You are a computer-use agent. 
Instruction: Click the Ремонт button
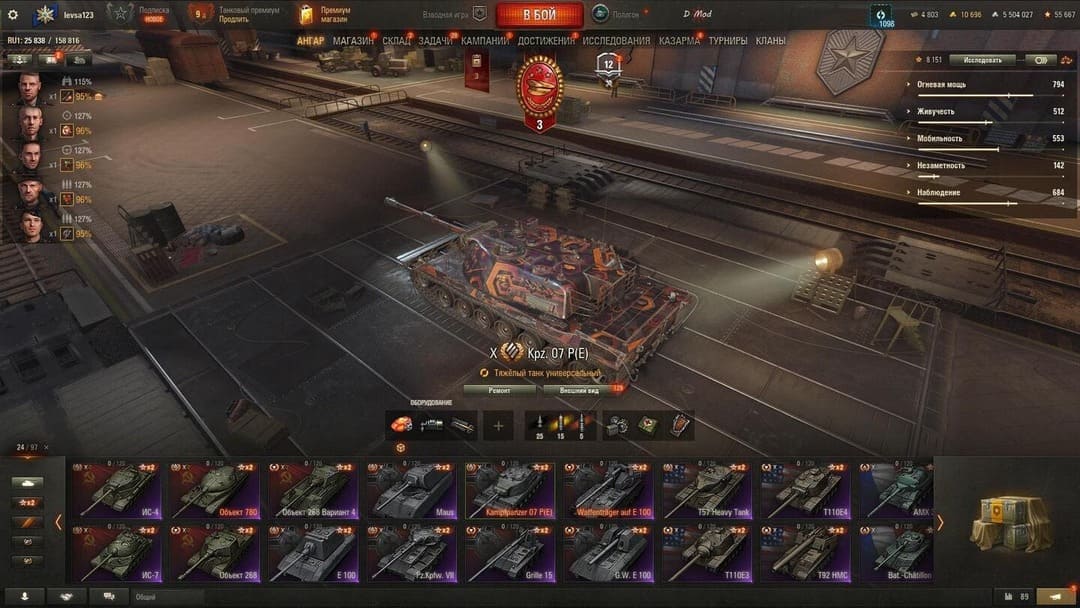[x=499, y=390]
